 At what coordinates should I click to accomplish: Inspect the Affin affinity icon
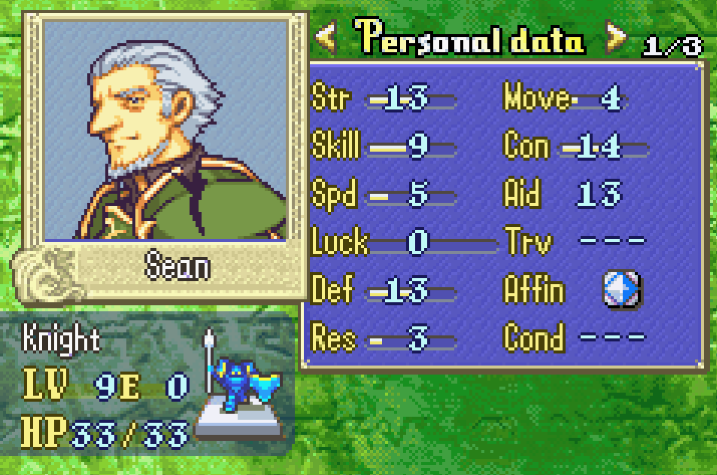click(621, 290)
